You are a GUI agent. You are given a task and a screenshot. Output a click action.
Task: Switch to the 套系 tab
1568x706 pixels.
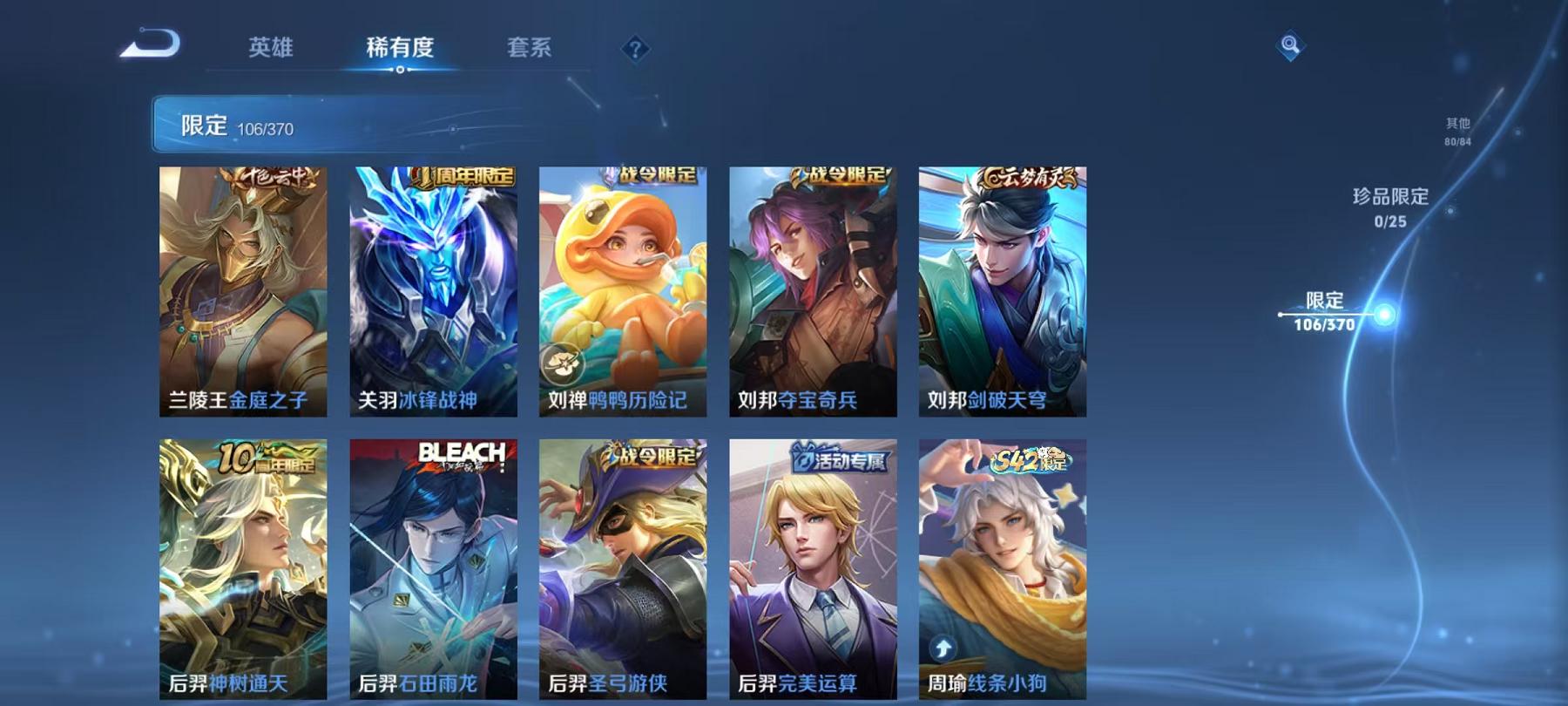click(531, 50)
